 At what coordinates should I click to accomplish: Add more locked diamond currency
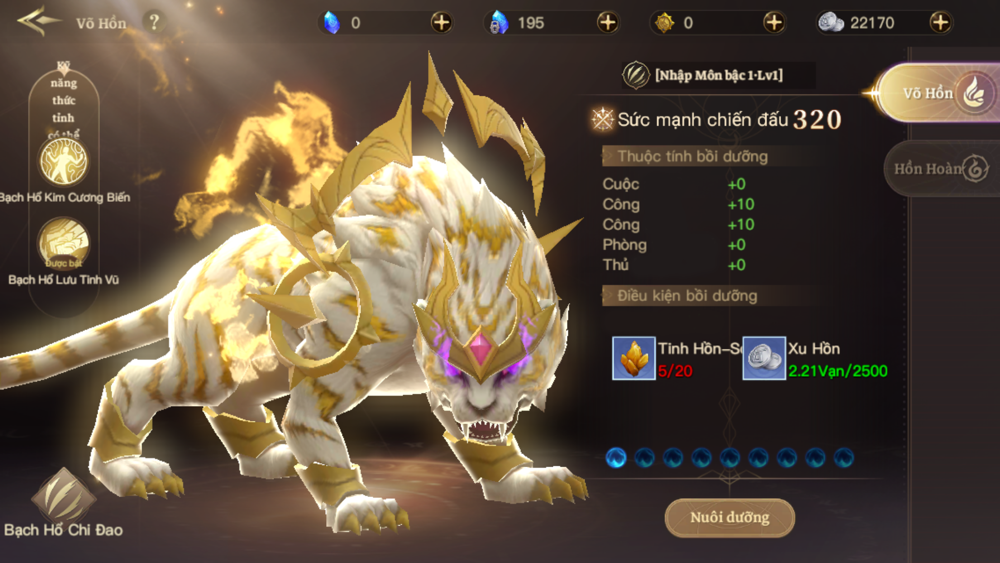pyautogui.click(x=607, y=22)
